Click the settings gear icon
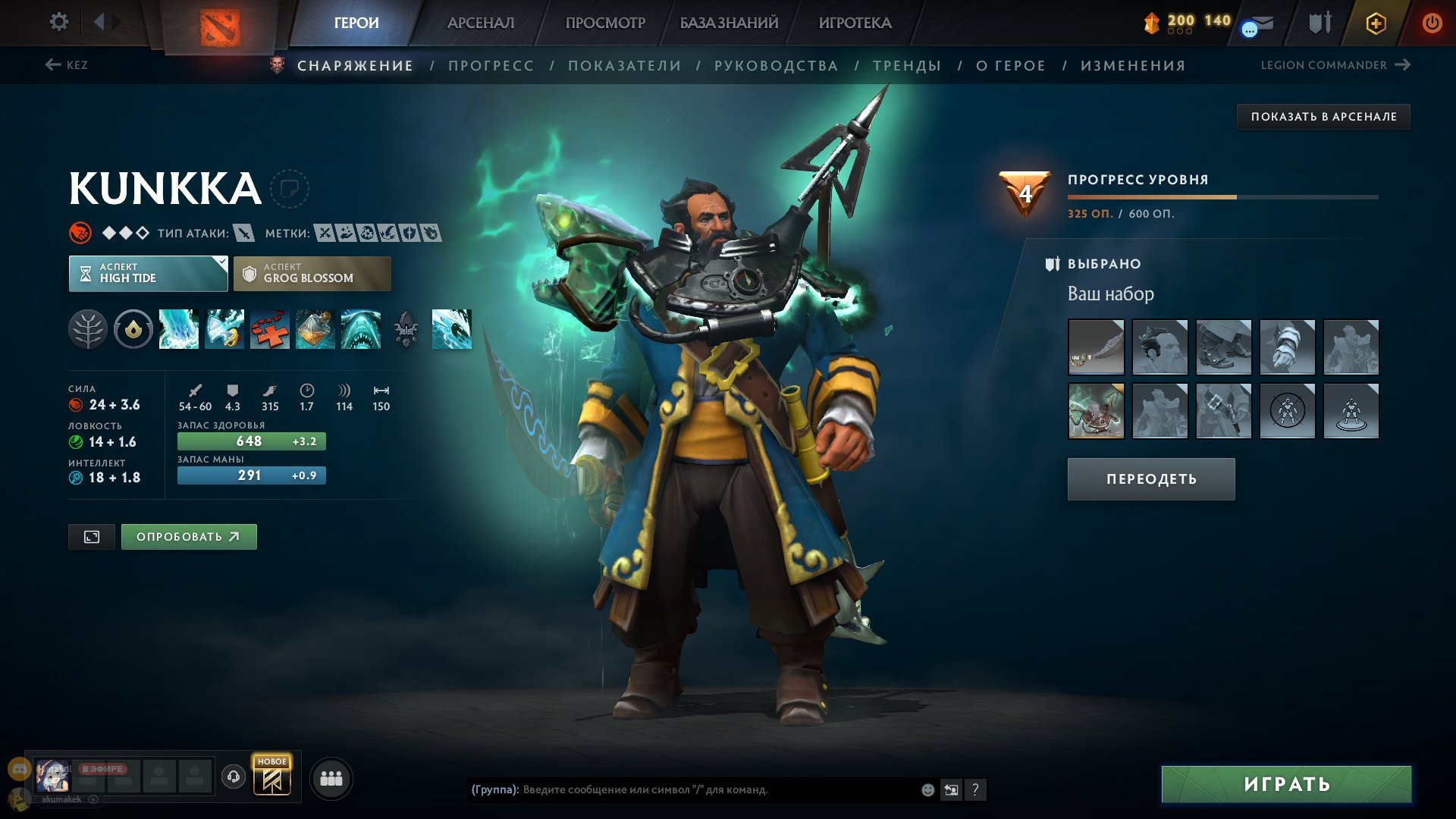The image size is (1456, 819). pos(58,22)
